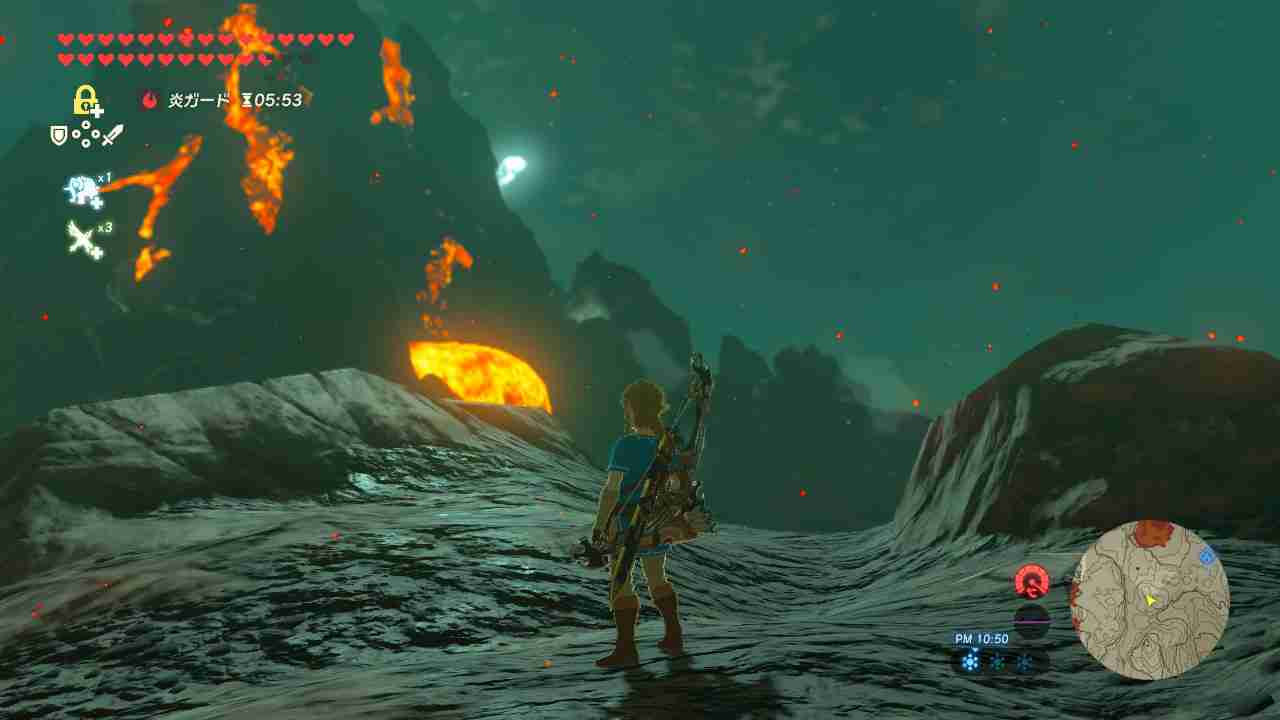Click the blue shrine marker on the minimap
Image resolution: width=1280 pixels, height=720 pixels.
click(1207, 556)
